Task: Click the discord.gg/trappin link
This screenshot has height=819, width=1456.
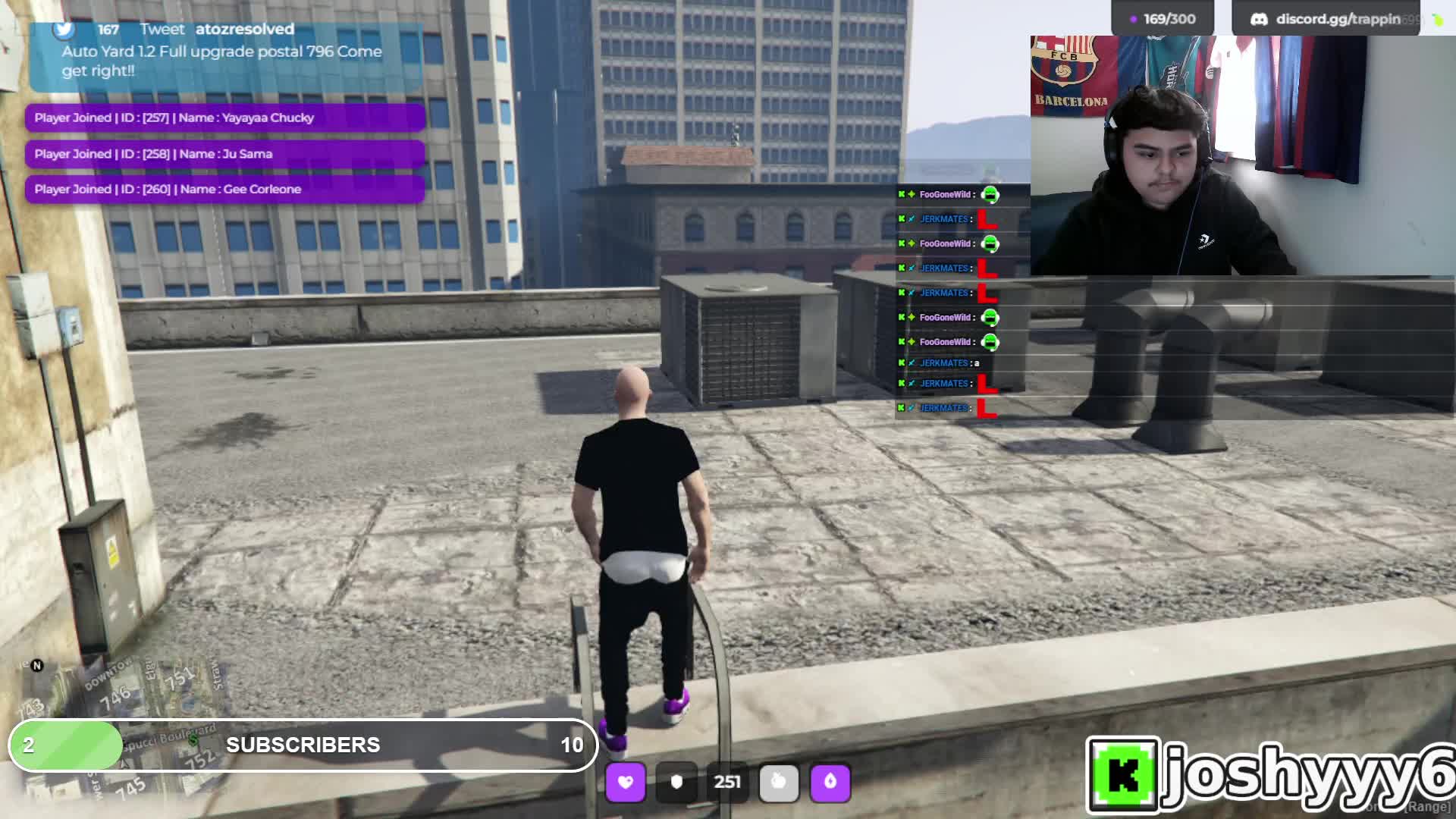Action: pos(1337,19)
